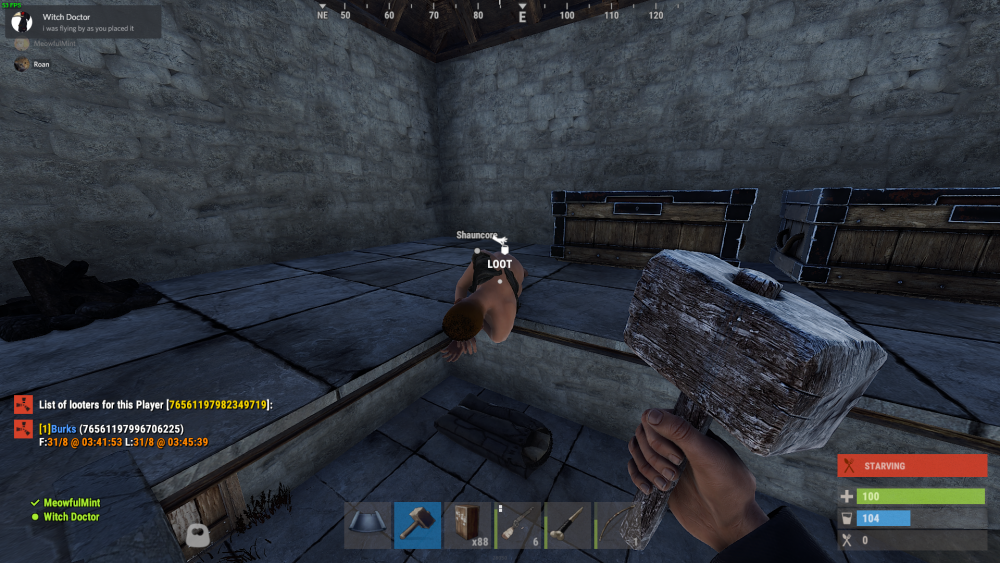Viewport: 1000px width, 563px height.
Task: Select the blue metal sheet hotbar slot
Action: pyautogui.click(x=368, y=525)
